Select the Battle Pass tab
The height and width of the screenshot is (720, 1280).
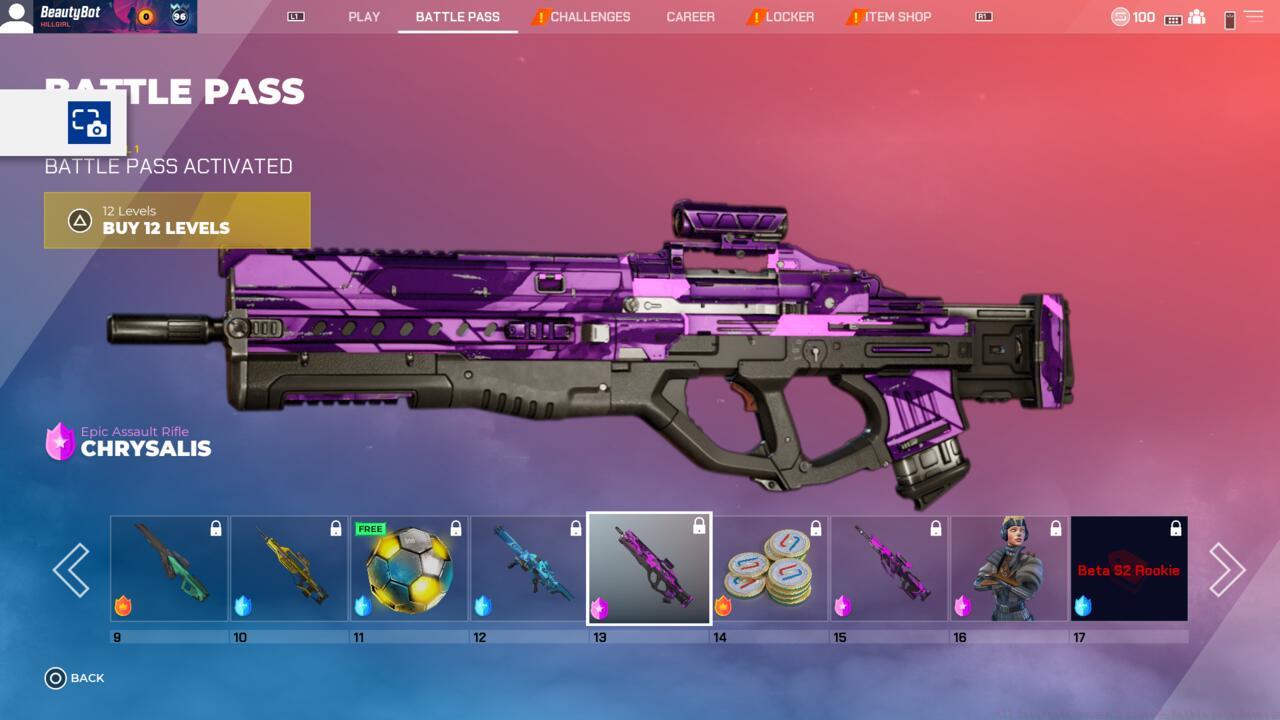(x=458, y=17)
